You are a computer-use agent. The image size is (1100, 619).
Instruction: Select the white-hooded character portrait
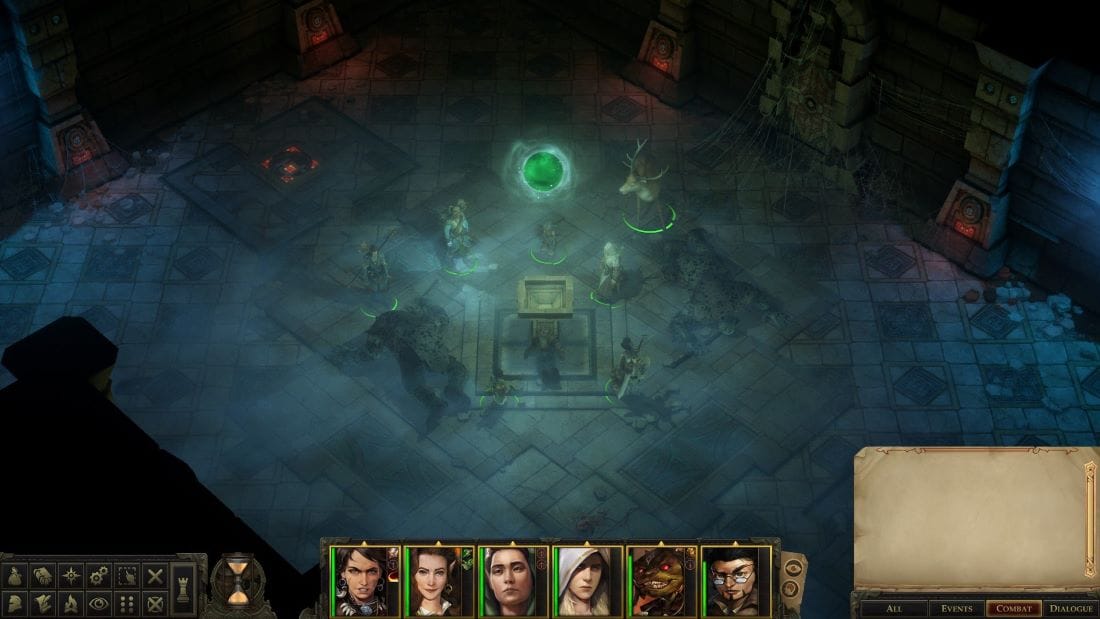coord(588,581)
